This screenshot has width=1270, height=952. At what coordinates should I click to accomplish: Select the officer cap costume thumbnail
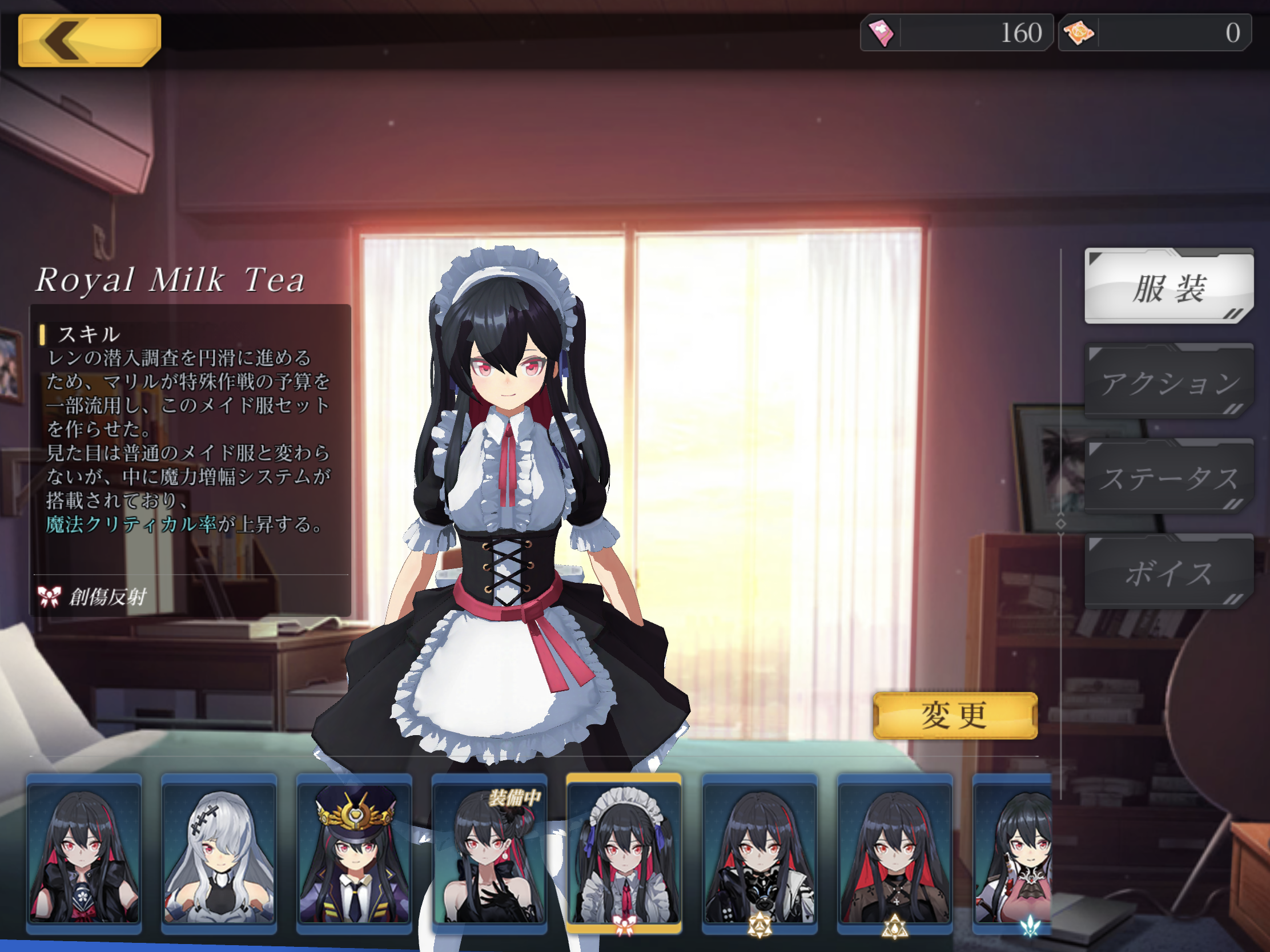(x=354, y=853)
